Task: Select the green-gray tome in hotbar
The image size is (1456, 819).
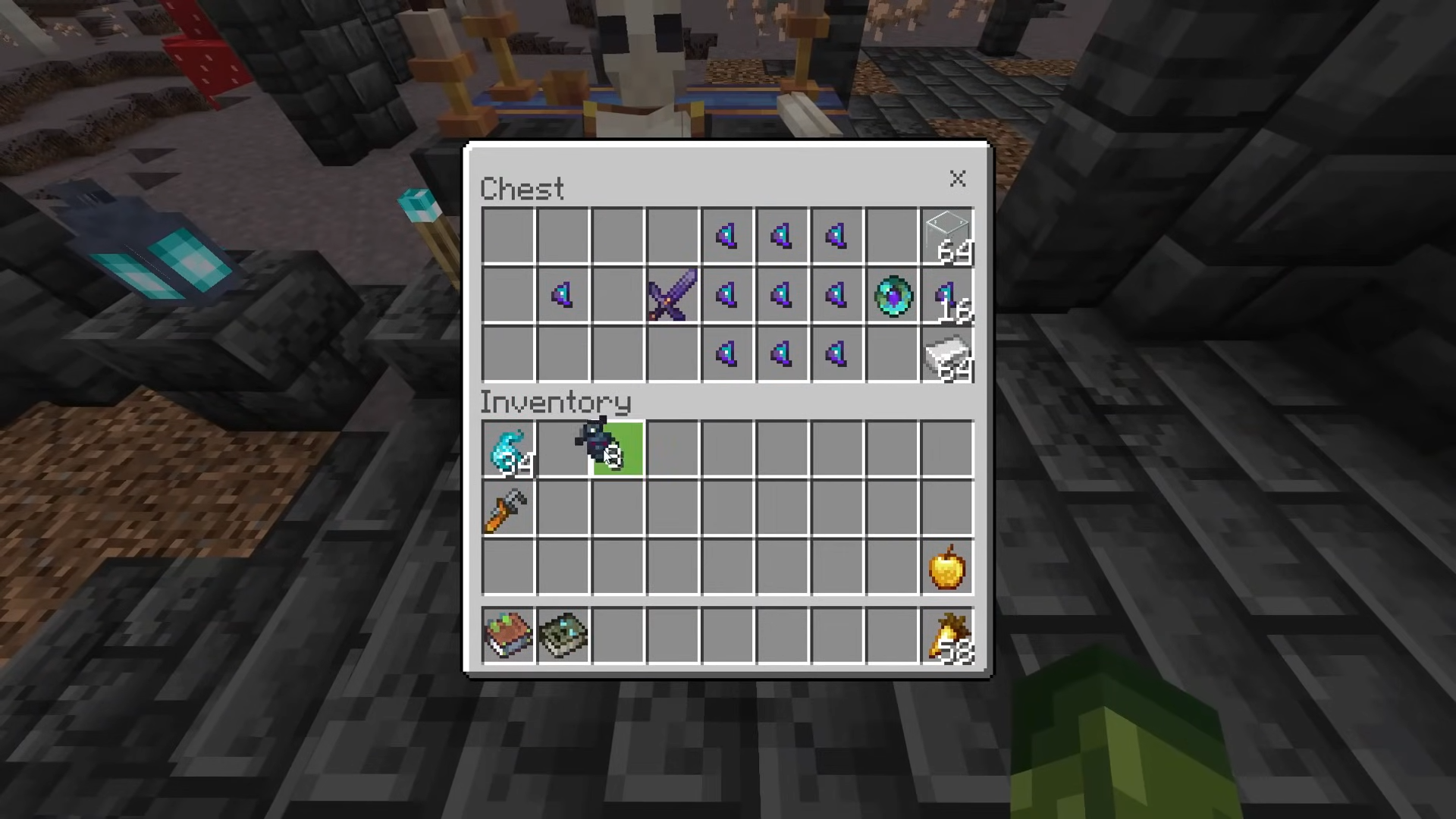Action: [563, 635]
